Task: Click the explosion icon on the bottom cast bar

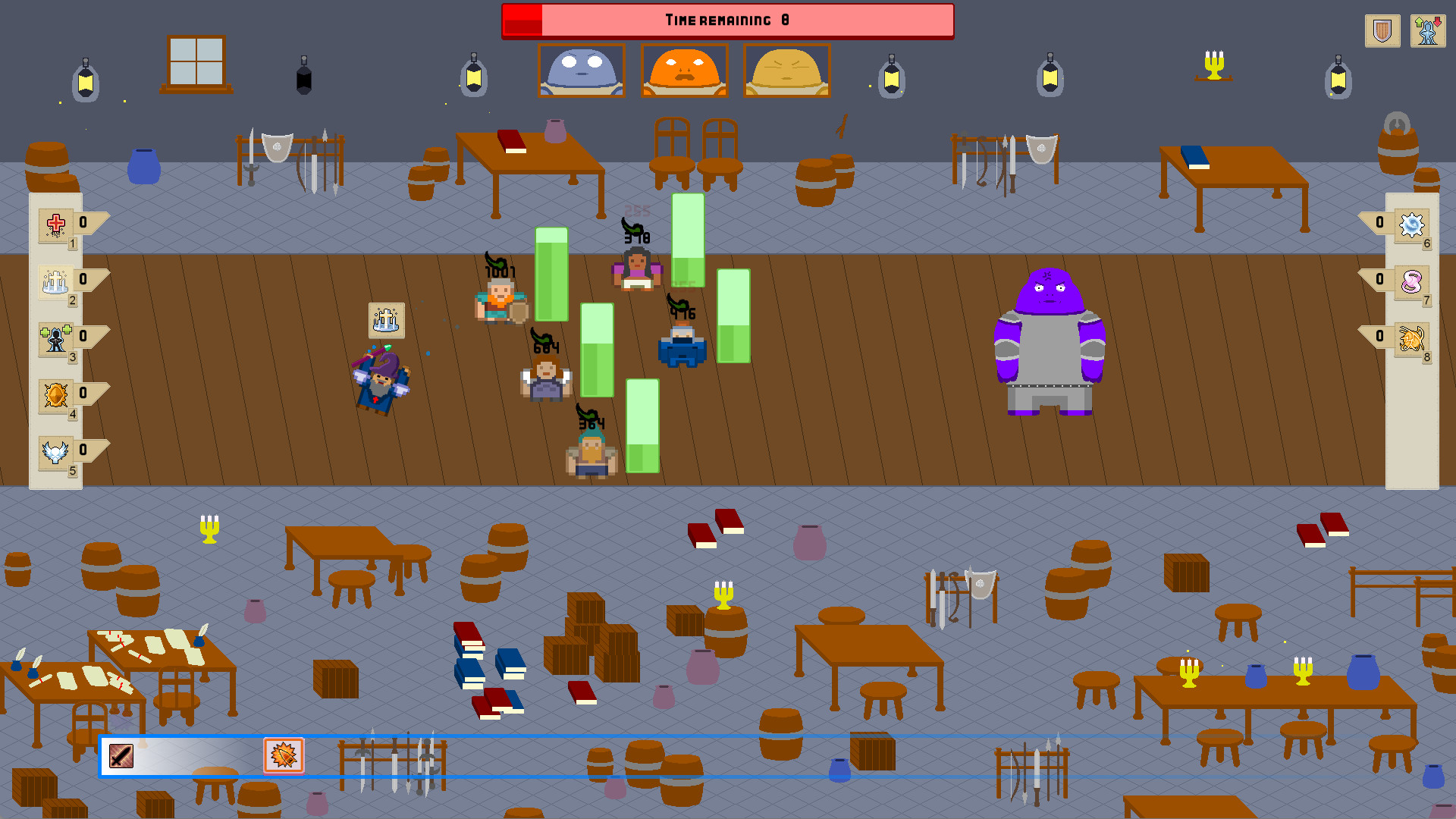Action: pos(284,754)
